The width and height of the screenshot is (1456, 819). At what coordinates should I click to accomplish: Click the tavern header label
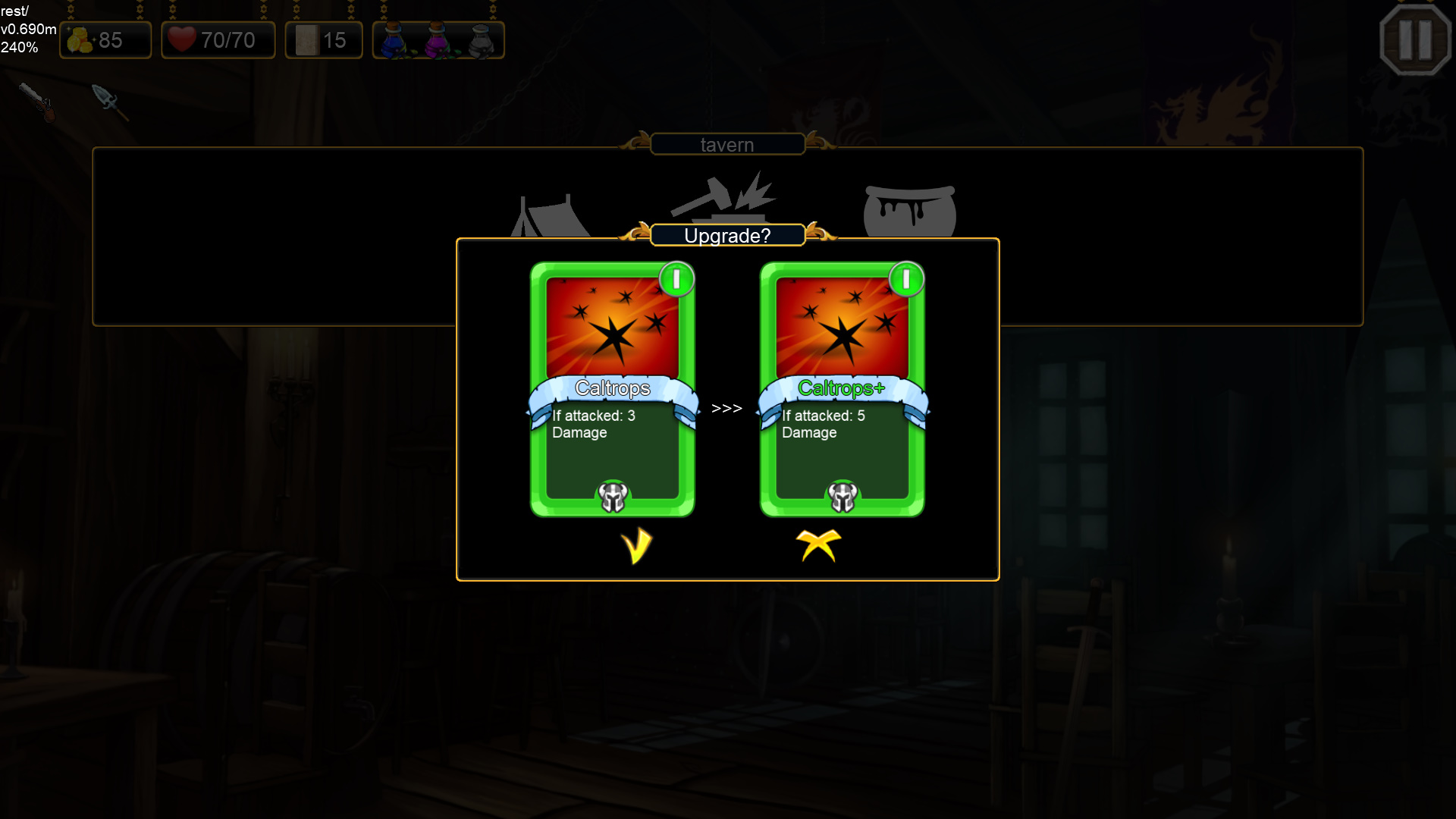(726, 144)
